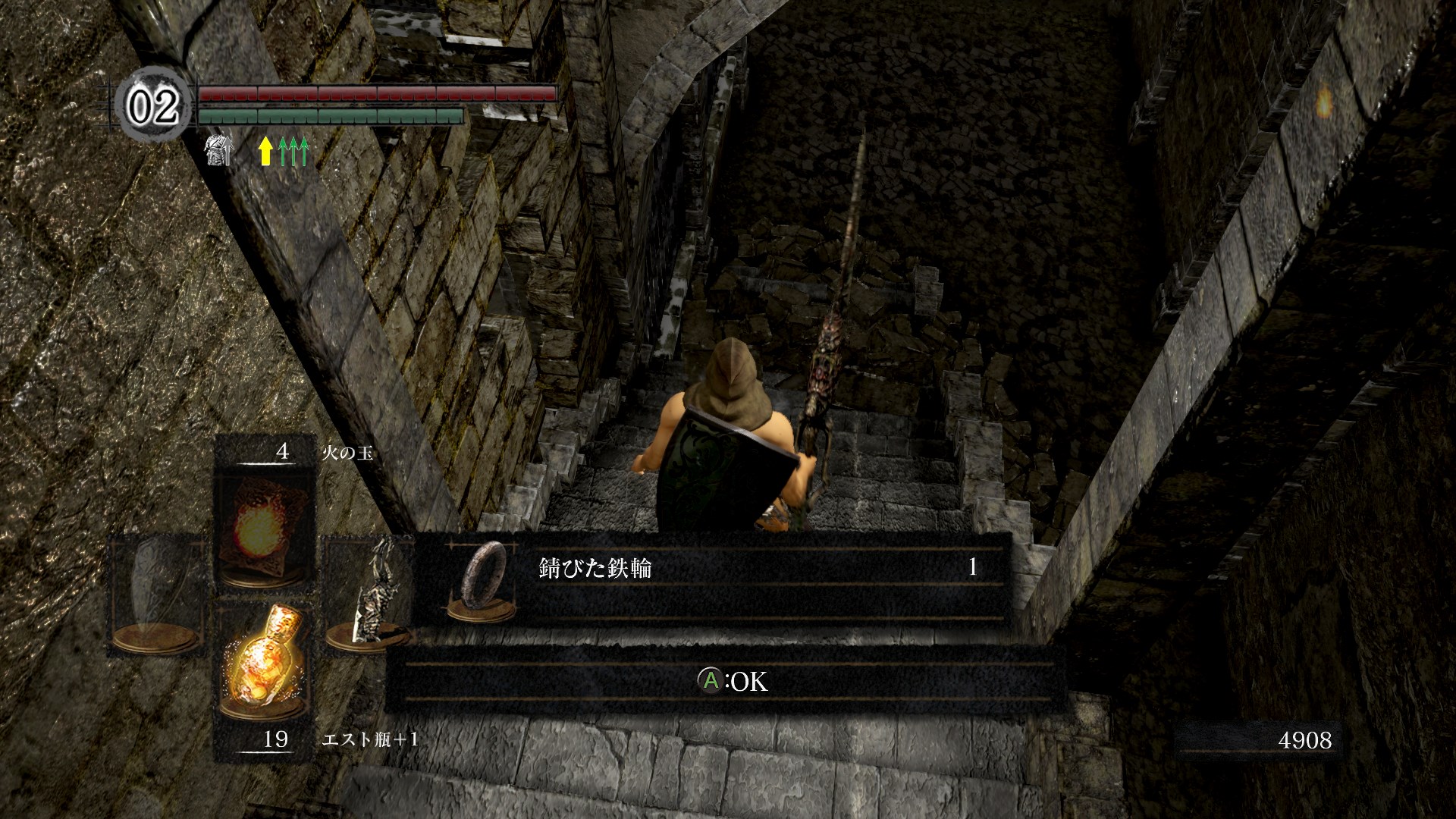Confirm the item pickup with OK
Image resolution: width=1456 pixels, height=819 pixels.
tap(733, 681)
